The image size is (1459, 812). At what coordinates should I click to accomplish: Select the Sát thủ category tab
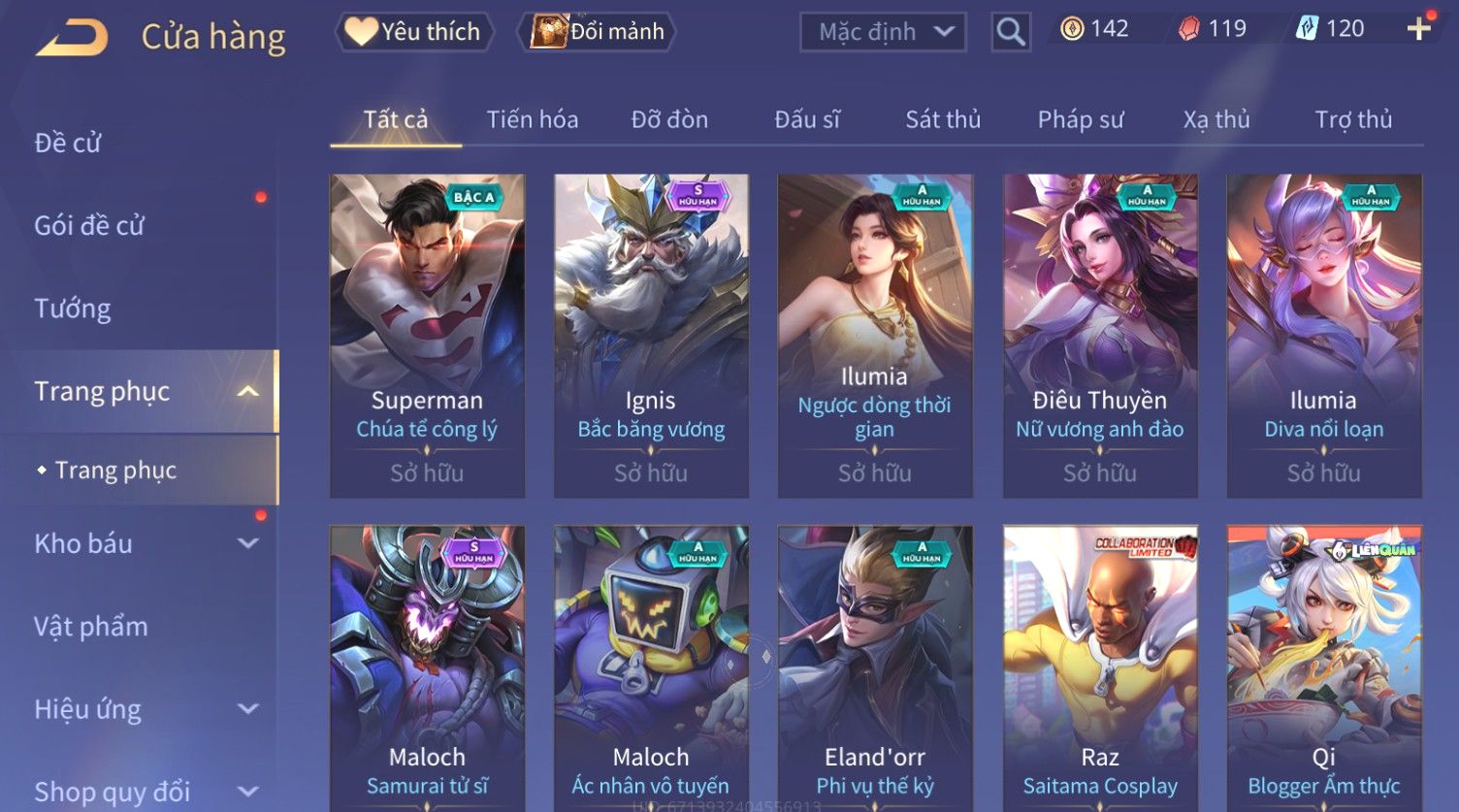click(942, 119)
